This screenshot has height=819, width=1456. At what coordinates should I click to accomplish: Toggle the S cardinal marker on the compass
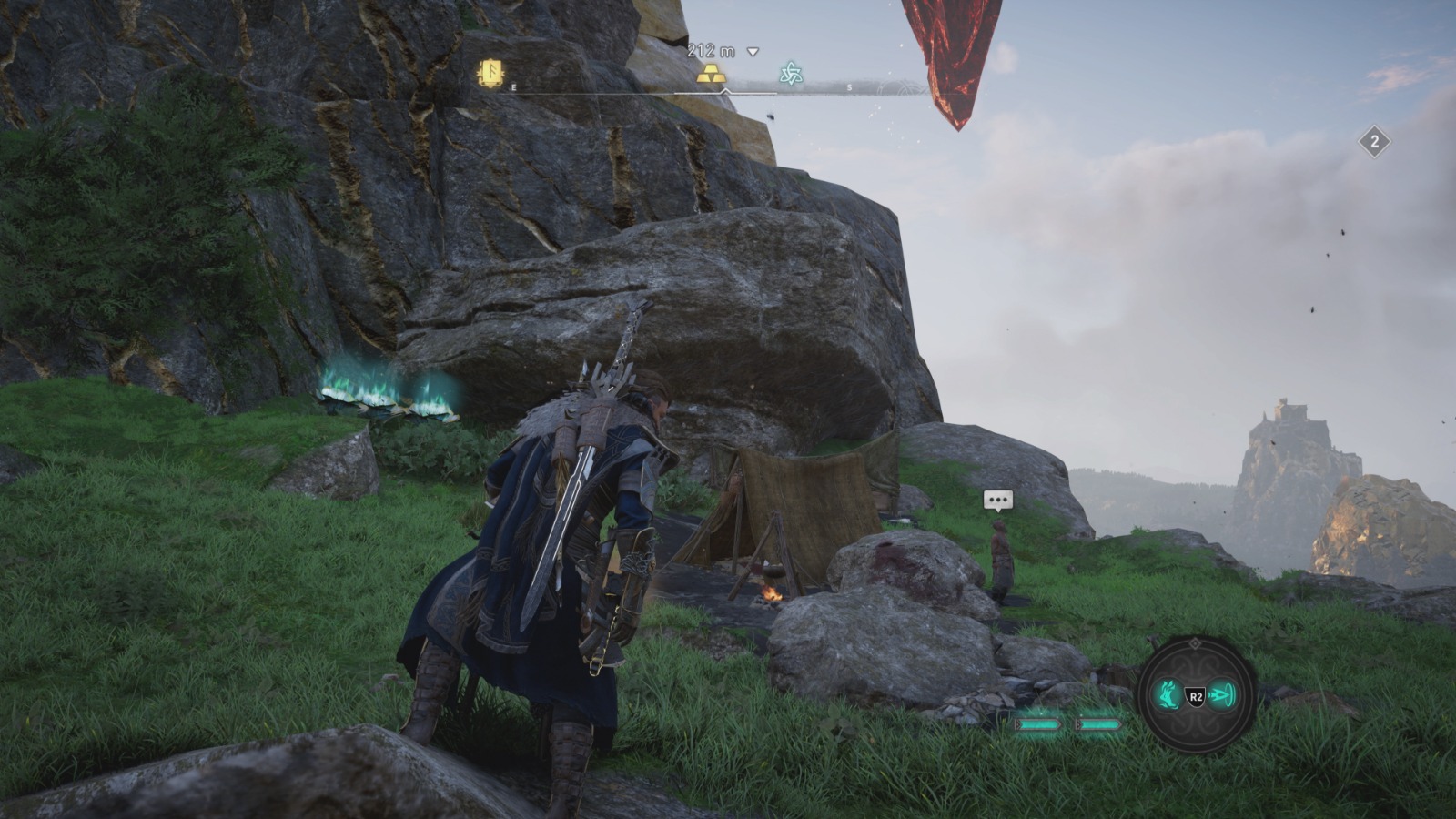(x=849, y=87)
